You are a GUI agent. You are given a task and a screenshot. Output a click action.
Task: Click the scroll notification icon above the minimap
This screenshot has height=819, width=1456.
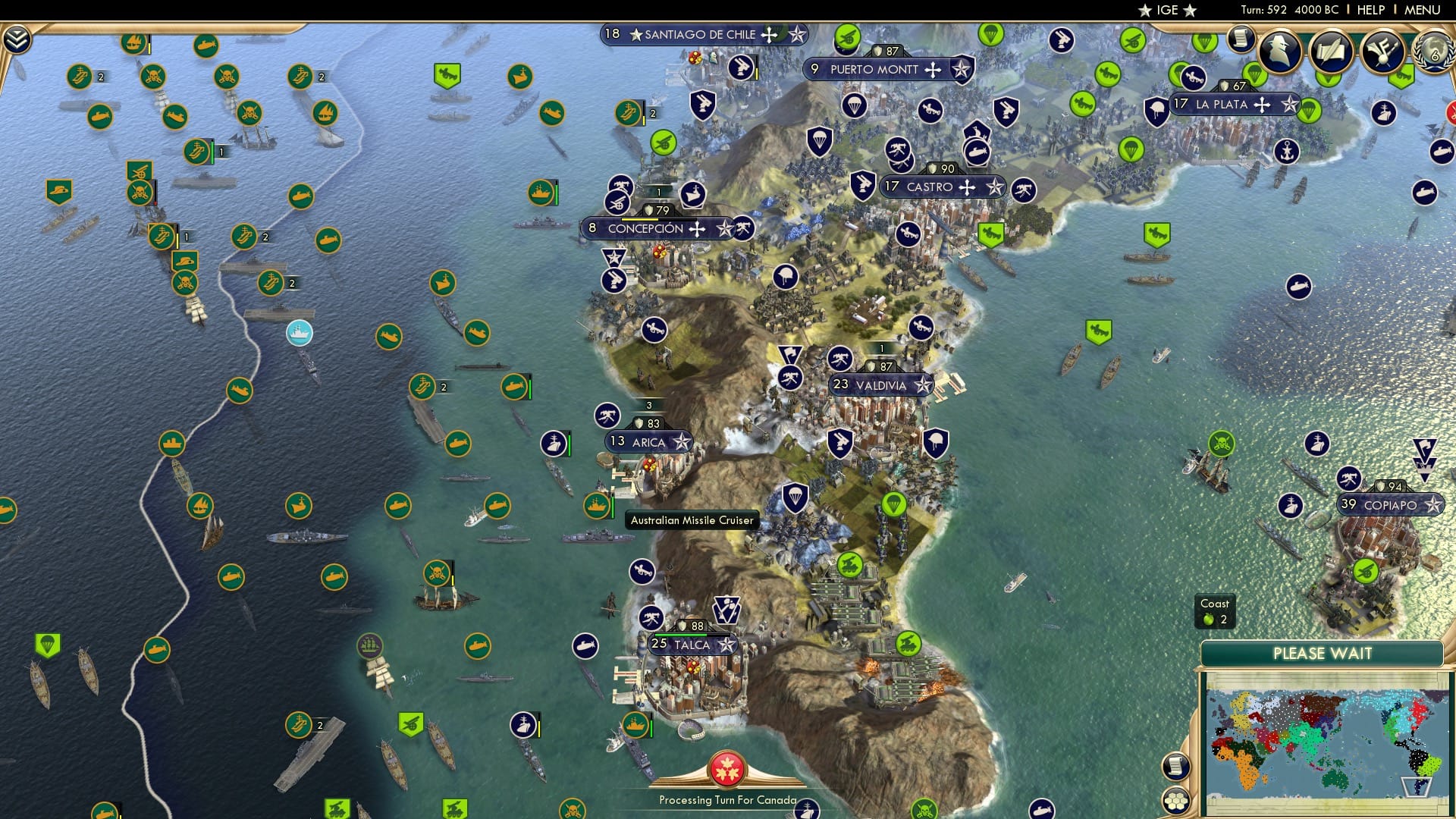coord(1176,766)
